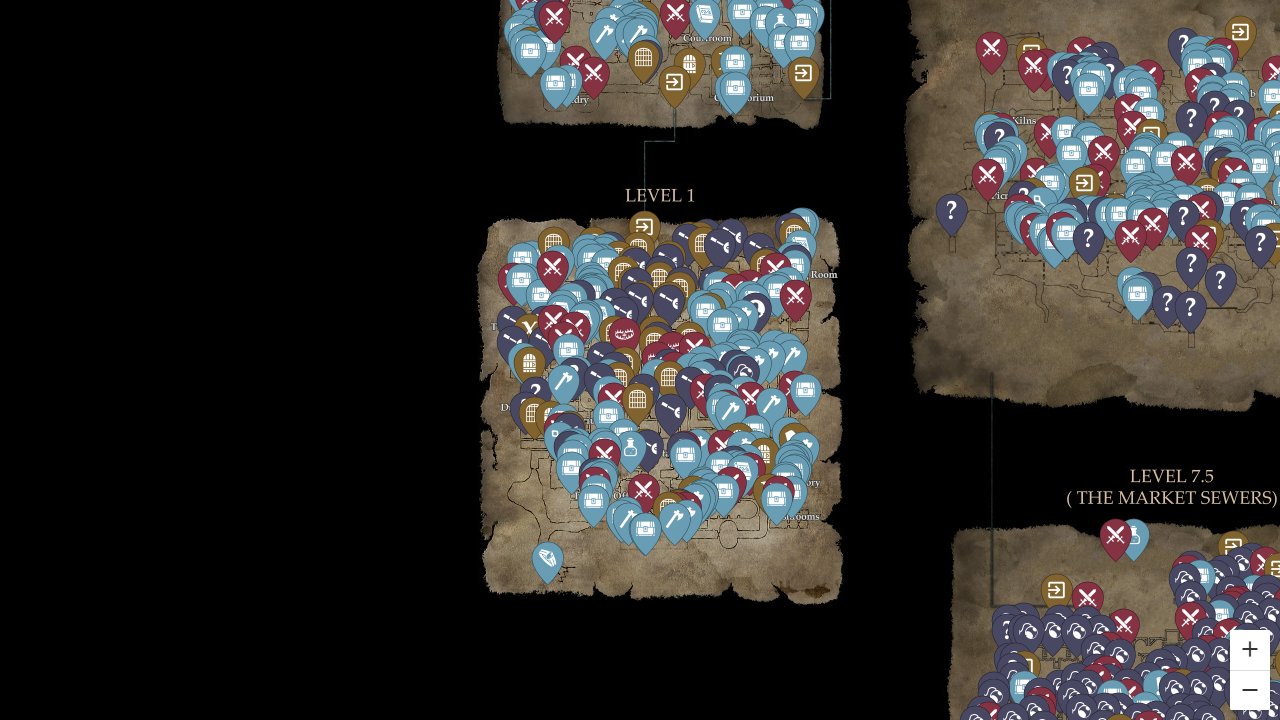Open the potion flask marker on Level 1
This screenshot has height=720, width=1280.
tap(630, 447)
